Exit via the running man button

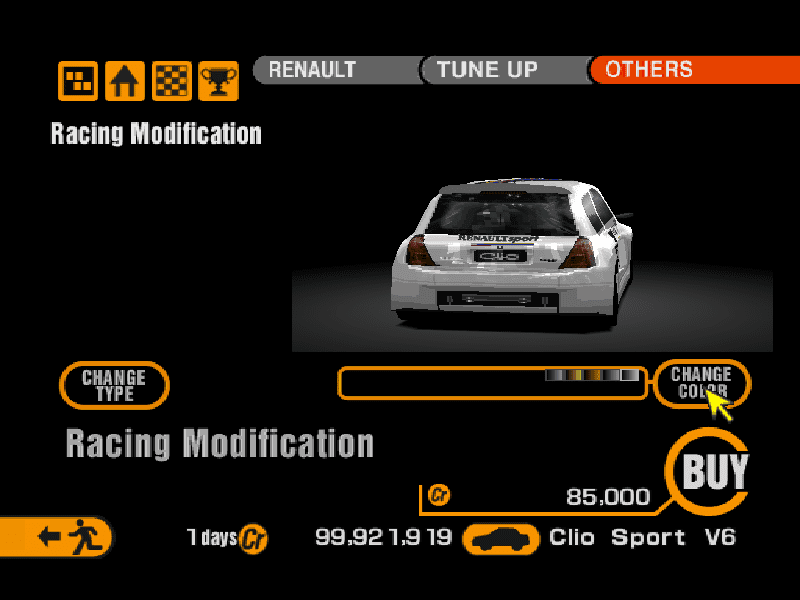(60, 537)
